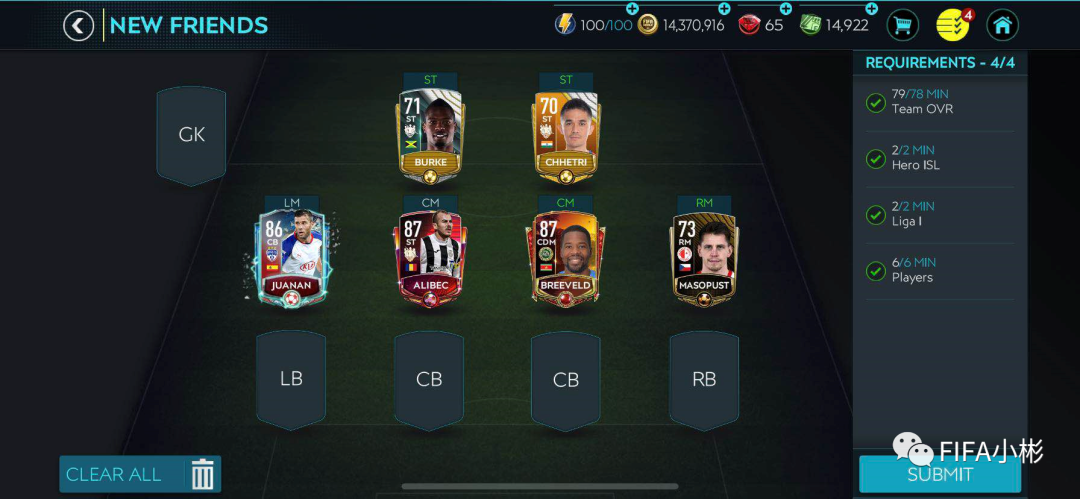Screen dimensions: 1080x499
Task: Open the shopping cart store
Action: pyautogui.click(x=903, y=25)
